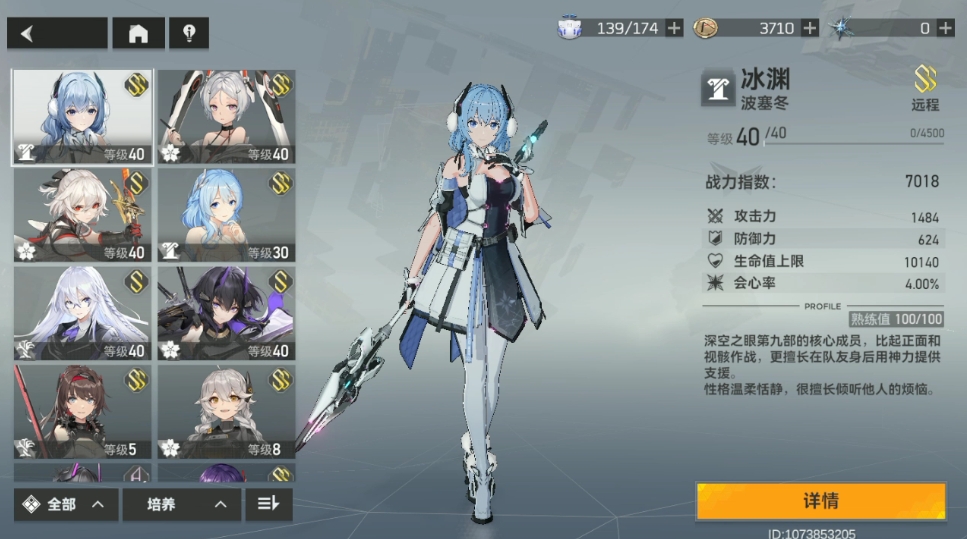The image size is (967, 539).
Task: Add gold coins using the plus button
Action: pyautogui.click(x=810, y=28)
